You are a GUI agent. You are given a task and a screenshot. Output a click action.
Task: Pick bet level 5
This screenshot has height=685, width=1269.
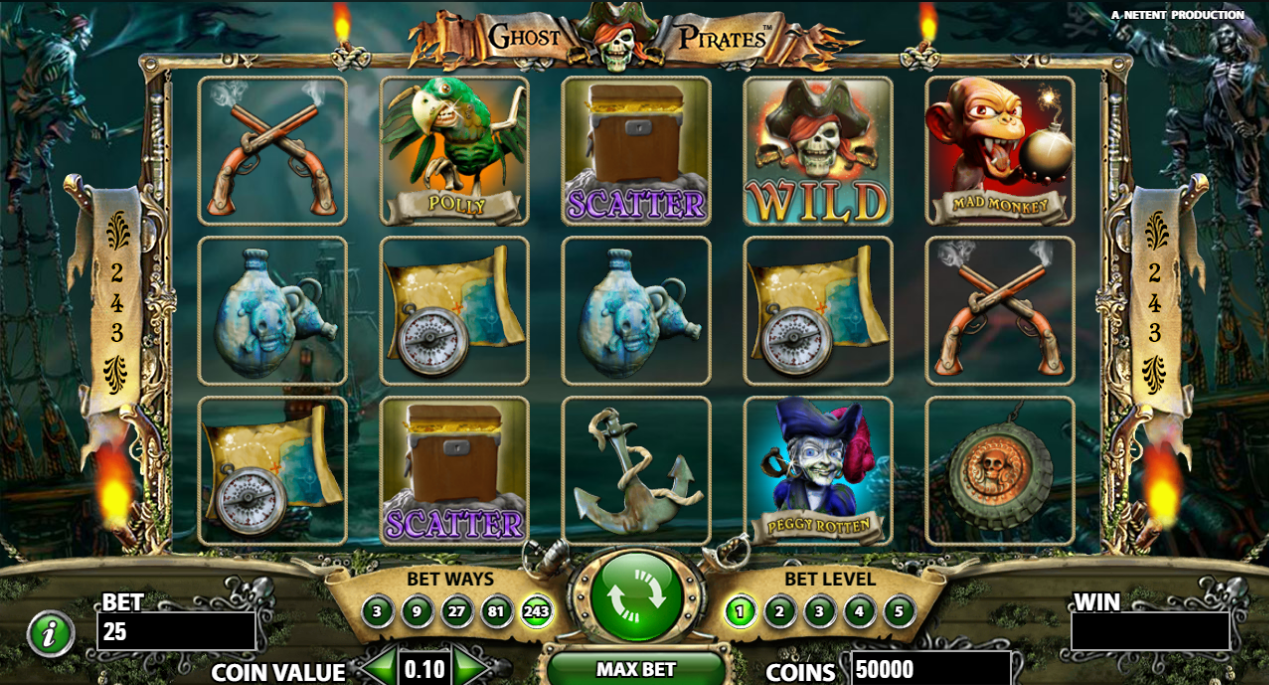[899, 611]
